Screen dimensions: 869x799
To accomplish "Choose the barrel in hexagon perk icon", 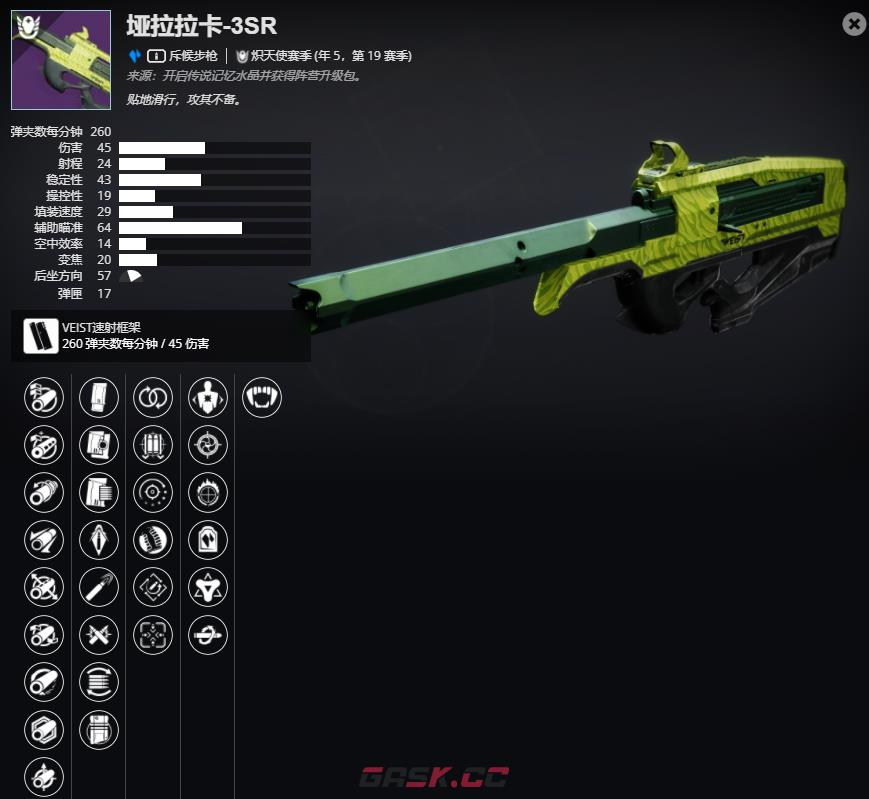I will pos(44,729).
